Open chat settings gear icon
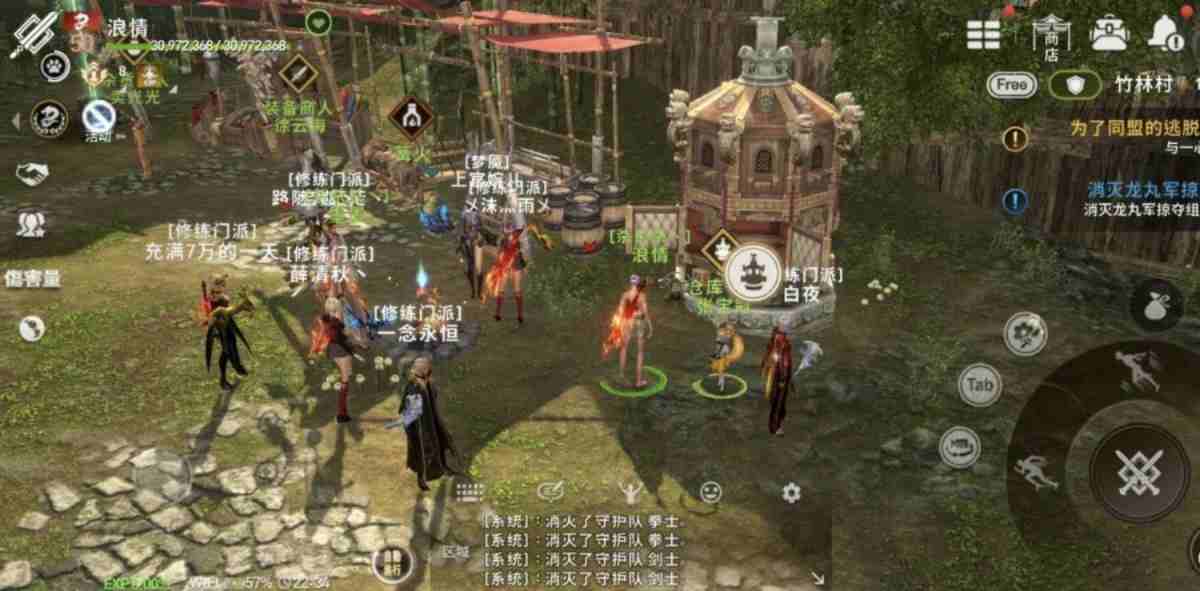Image resolution: width=1200 pixels, height=591 pixels. pyautogui.click(x=791, y=492)
